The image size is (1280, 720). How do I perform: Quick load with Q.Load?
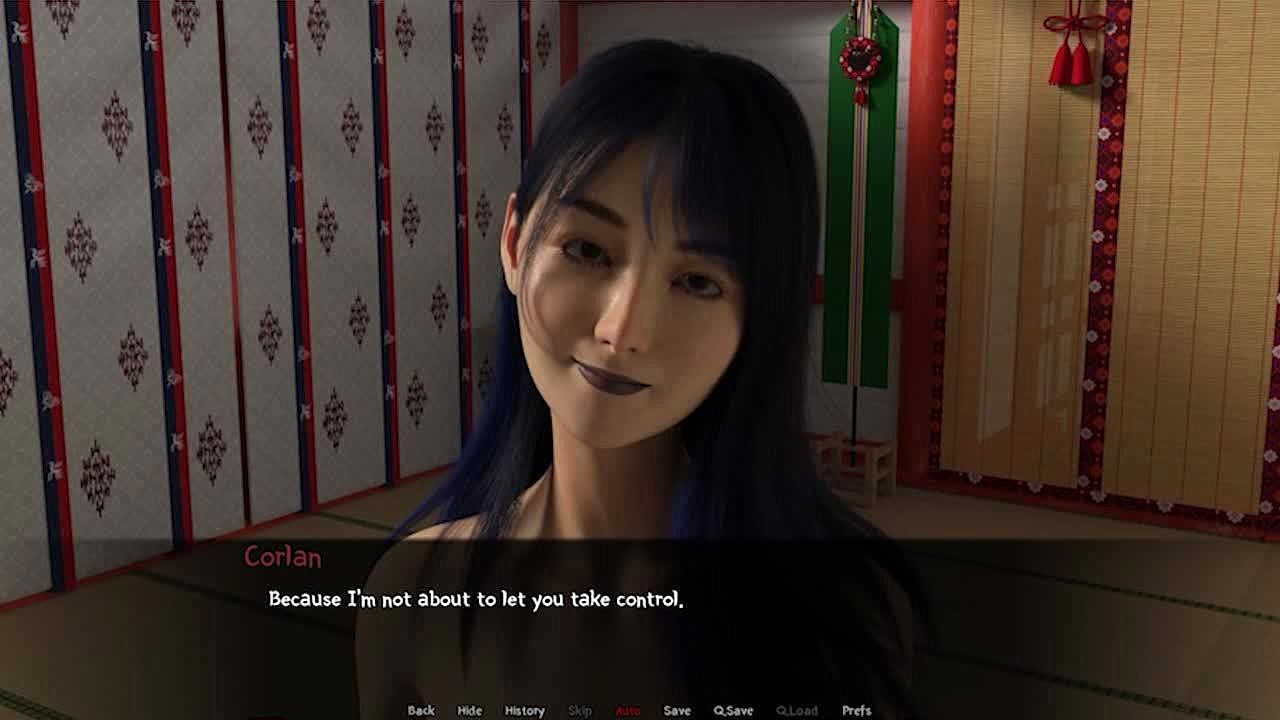796,710
